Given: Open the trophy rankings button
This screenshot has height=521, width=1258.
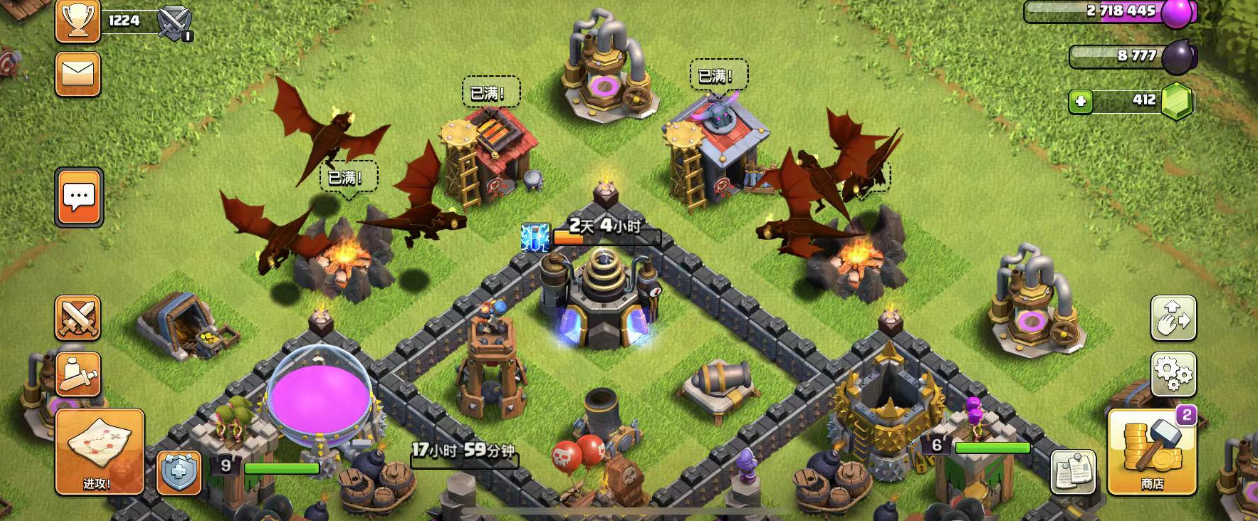Looking at the screenshot, I should click(77, 20).
